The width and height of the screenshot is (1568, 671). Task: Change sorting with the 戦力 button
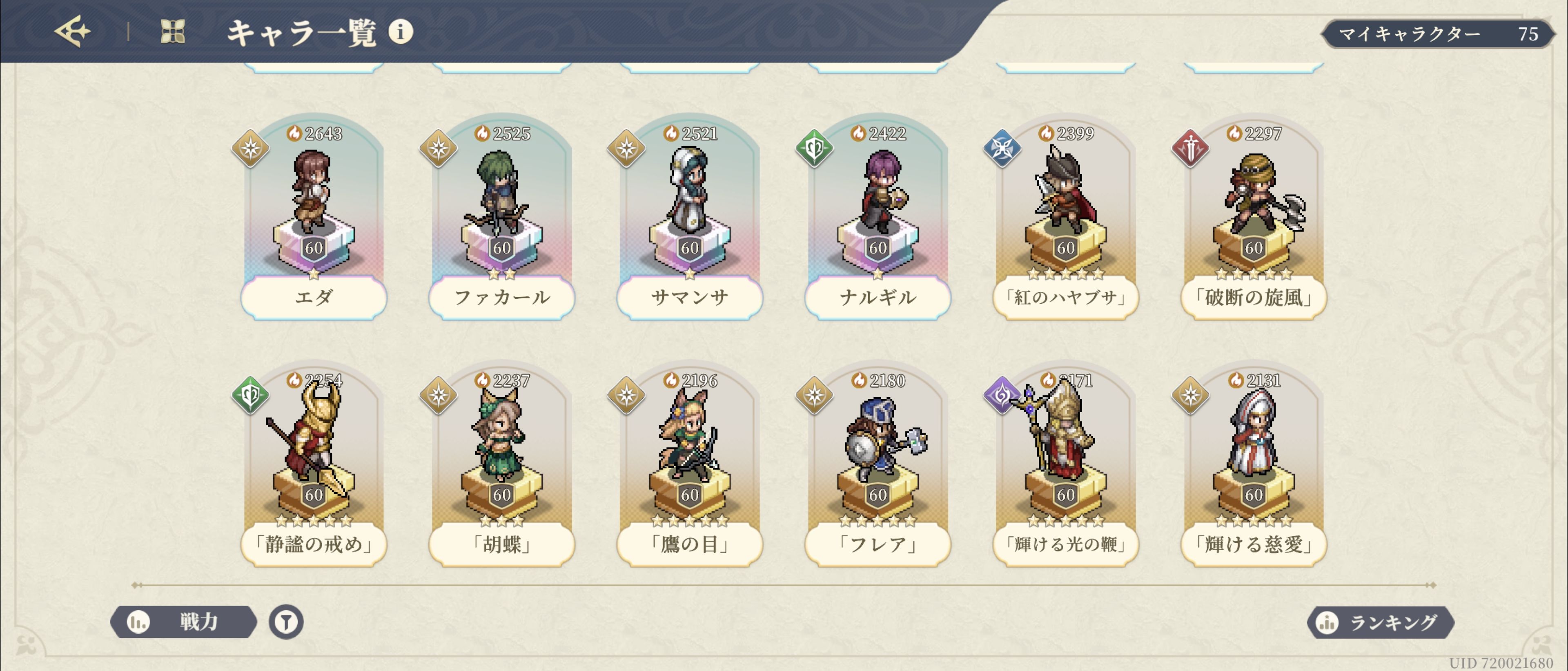[x=183, y=622]
